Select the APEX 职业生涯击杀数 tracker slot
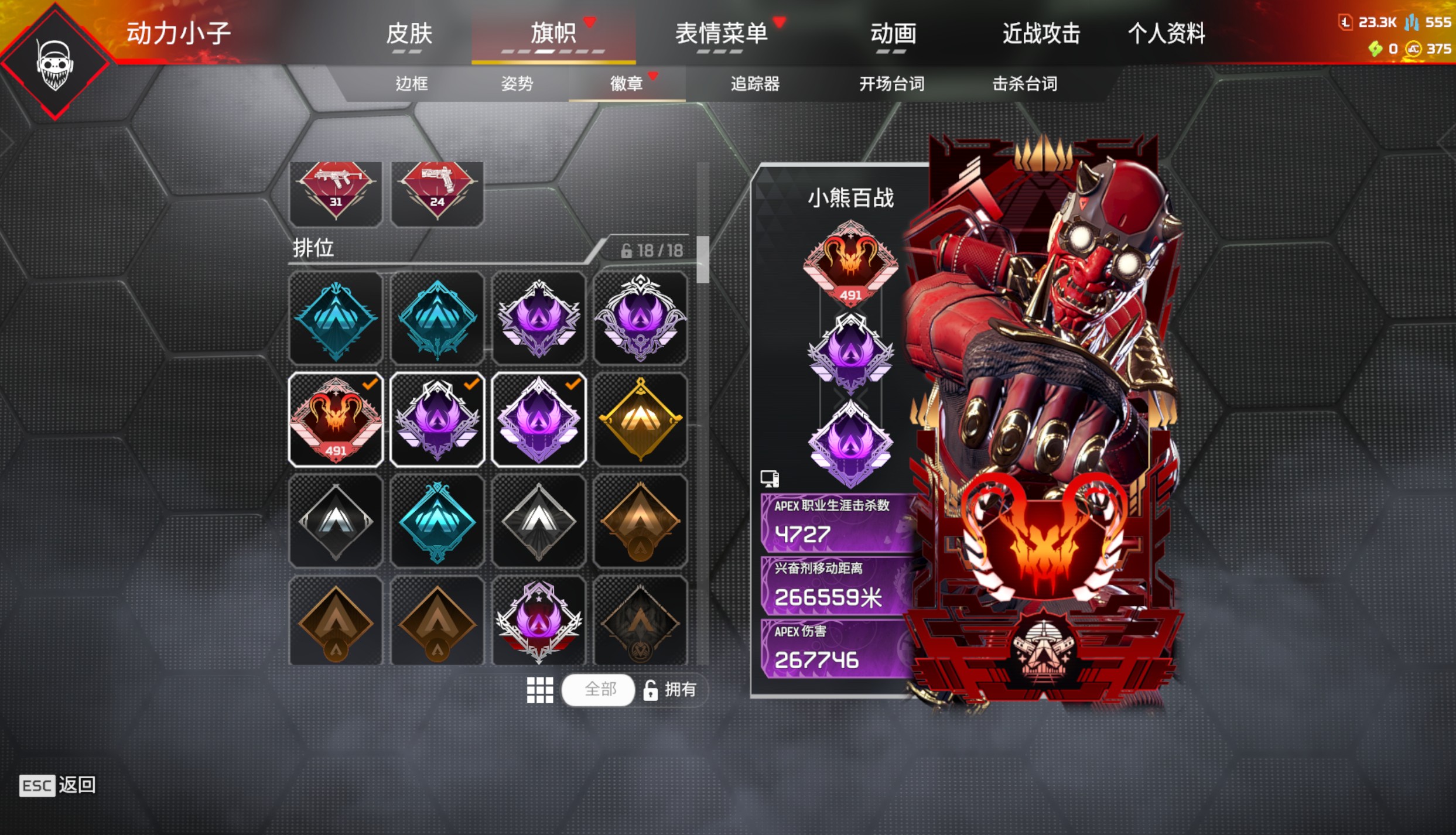 point(838,523)
